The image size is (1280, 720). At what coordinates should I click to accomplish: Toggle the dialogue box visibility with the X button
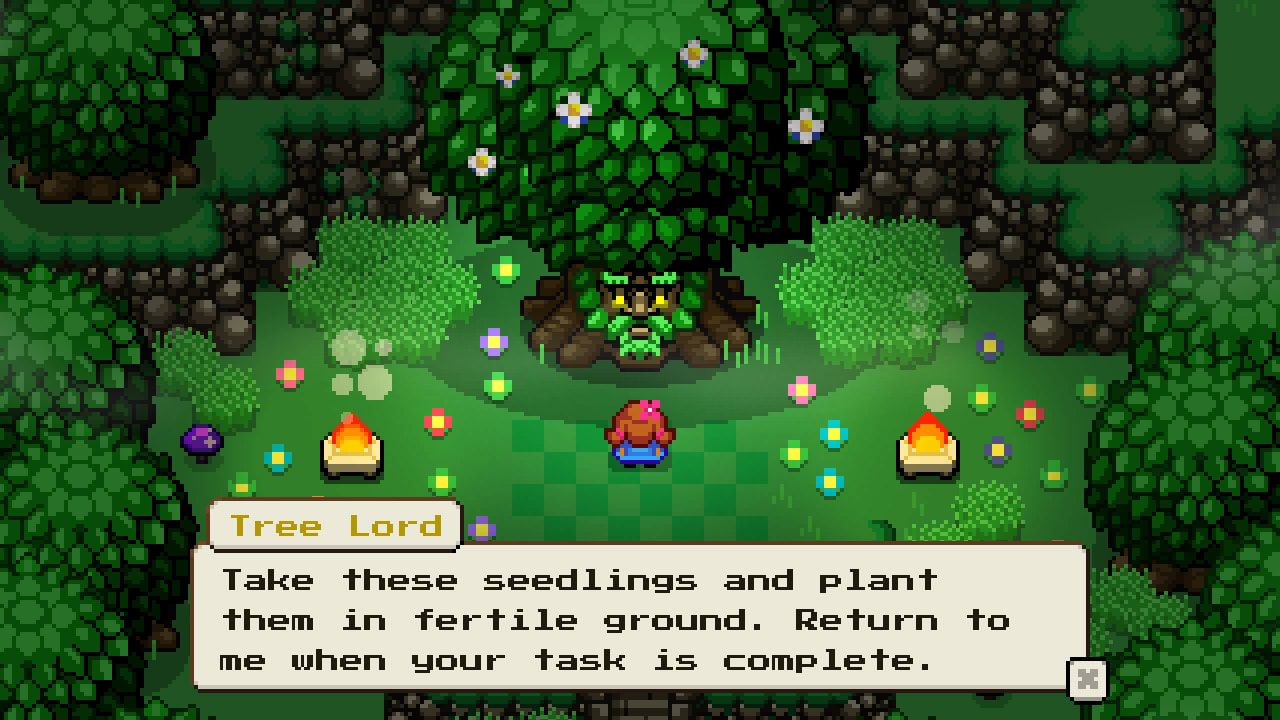1087,677
